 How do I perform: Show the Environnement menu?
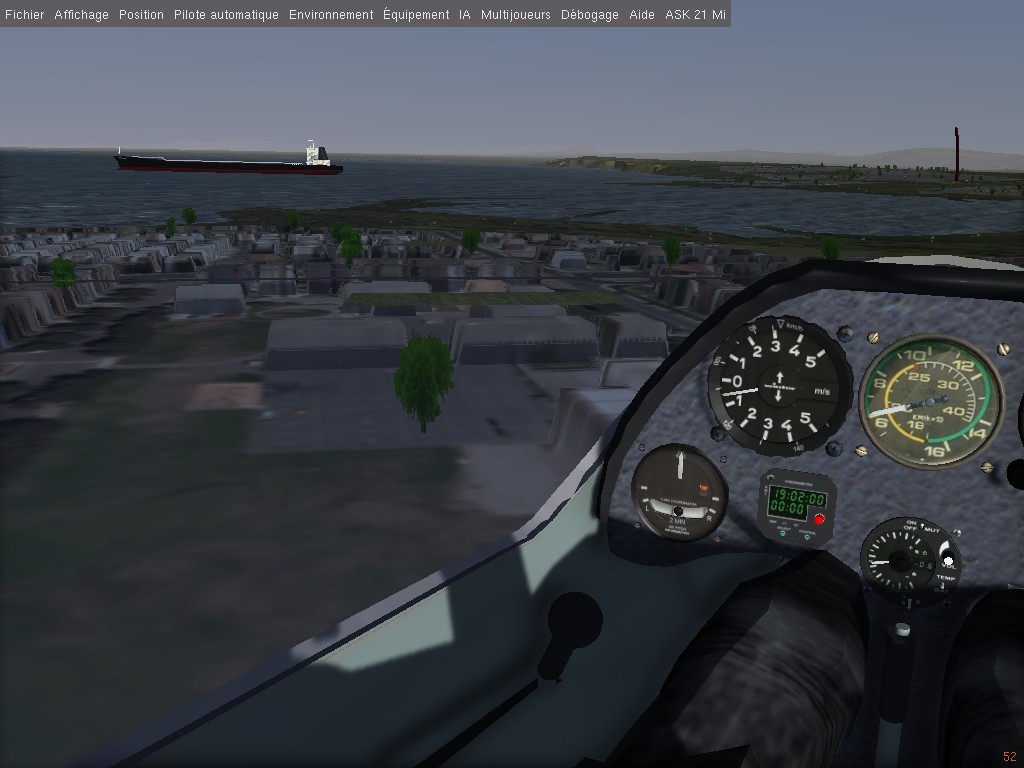pyautogui.click(x=331, y=15)
